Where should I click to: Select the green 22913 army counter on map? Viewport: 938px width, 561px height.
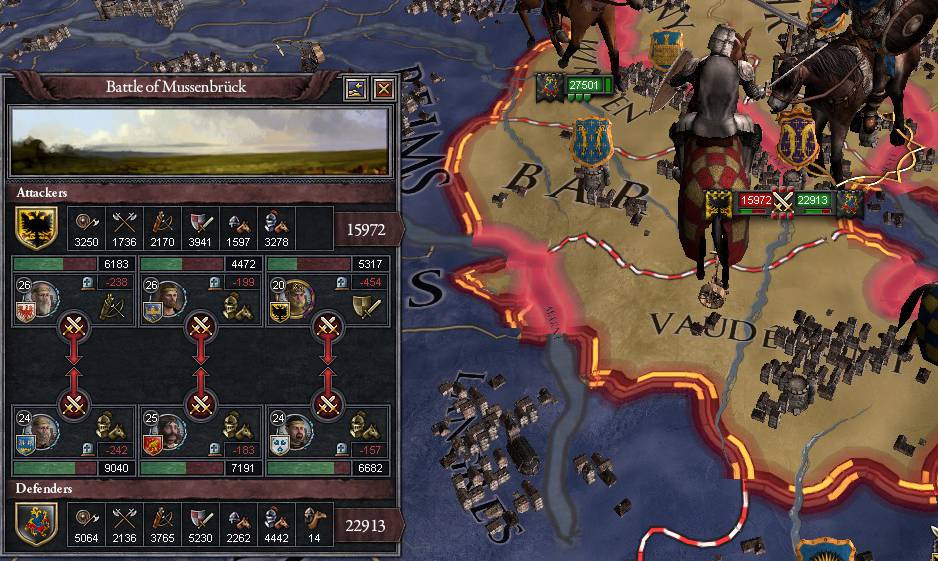(814, 201)
